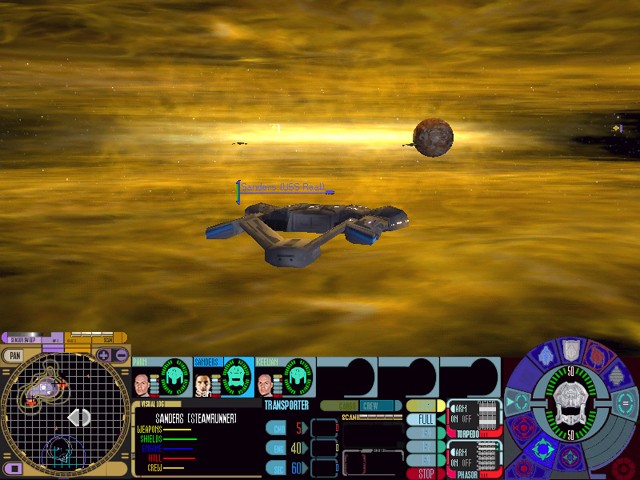This screenshot has height=480, width=640.
Task: Hit the red STOP engine button
Action: click(425, 473)
